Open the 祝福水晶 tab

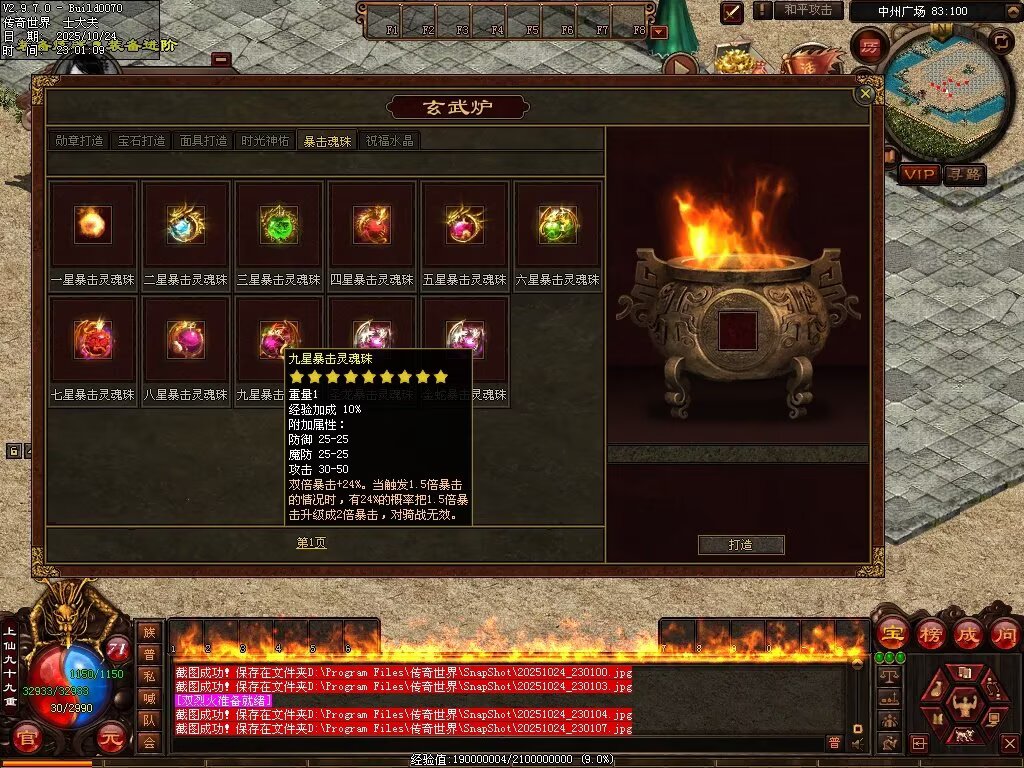point(389,141)
